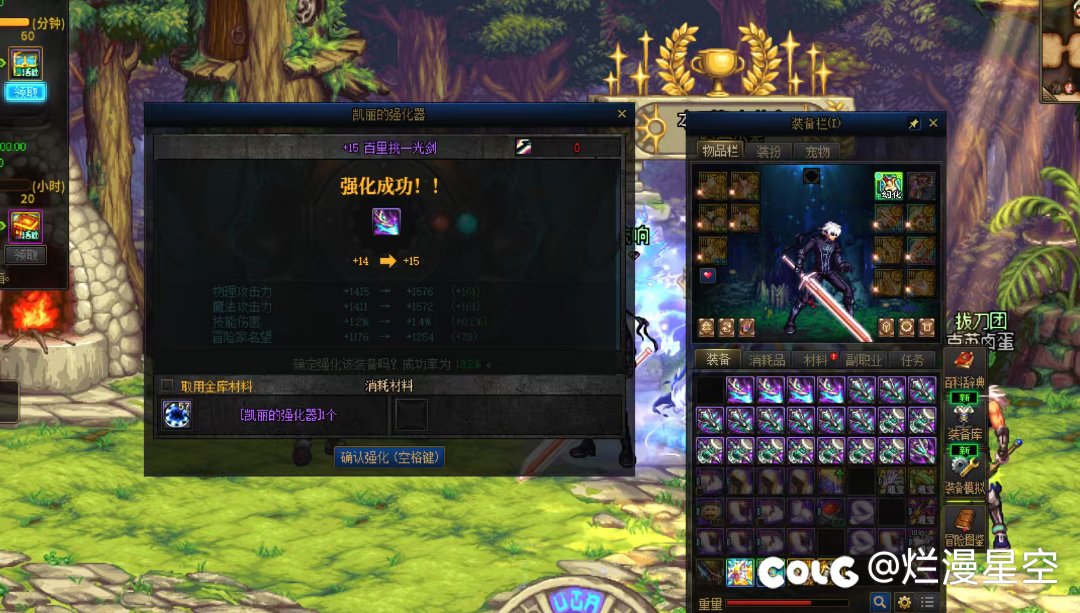Viewport: 1080px width, 613px height.
Task: Pin the equipment panel window
Action: point(913,123)
